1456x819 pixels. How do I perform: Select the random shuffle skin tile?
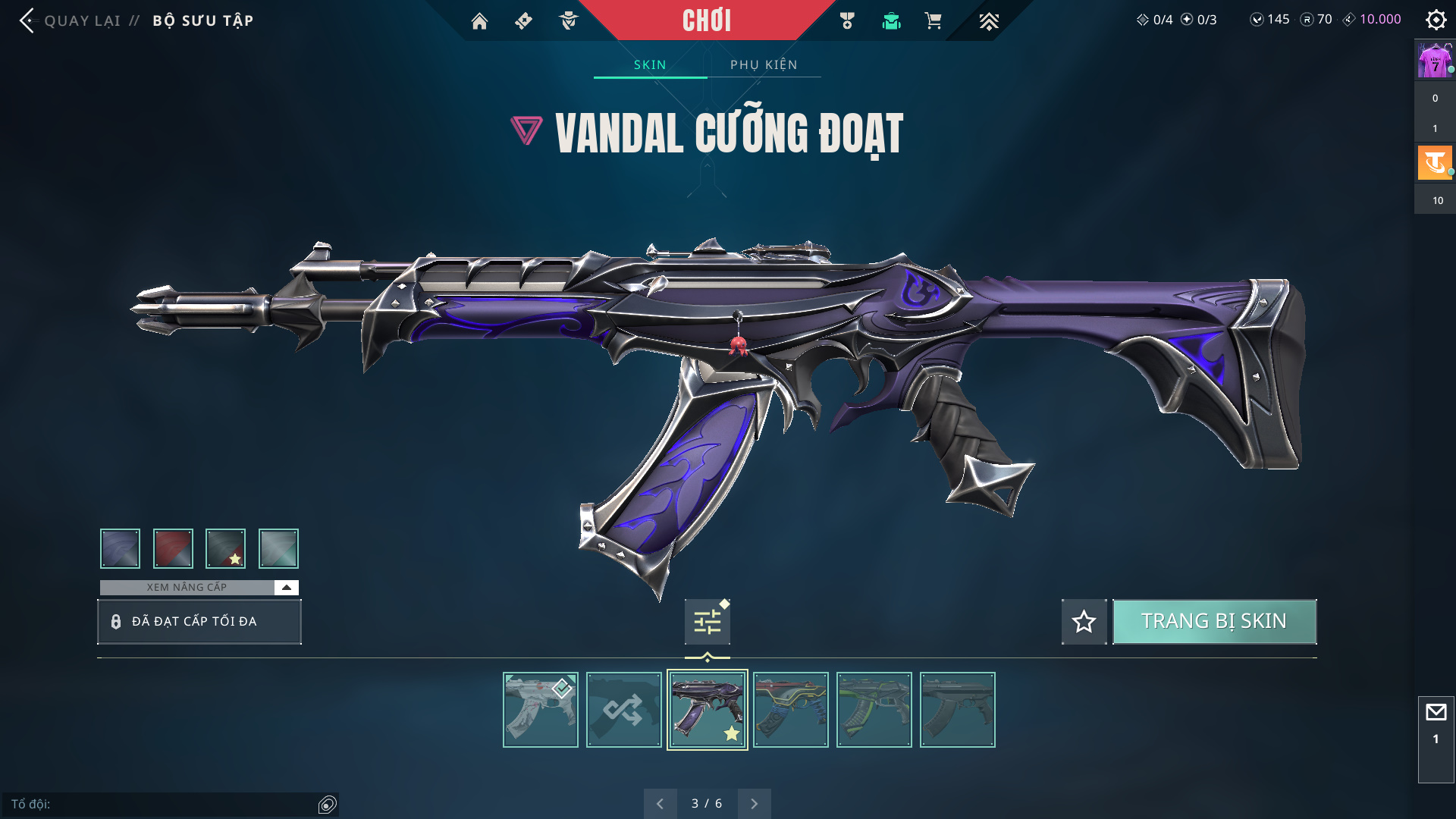[x=624, y=710]
